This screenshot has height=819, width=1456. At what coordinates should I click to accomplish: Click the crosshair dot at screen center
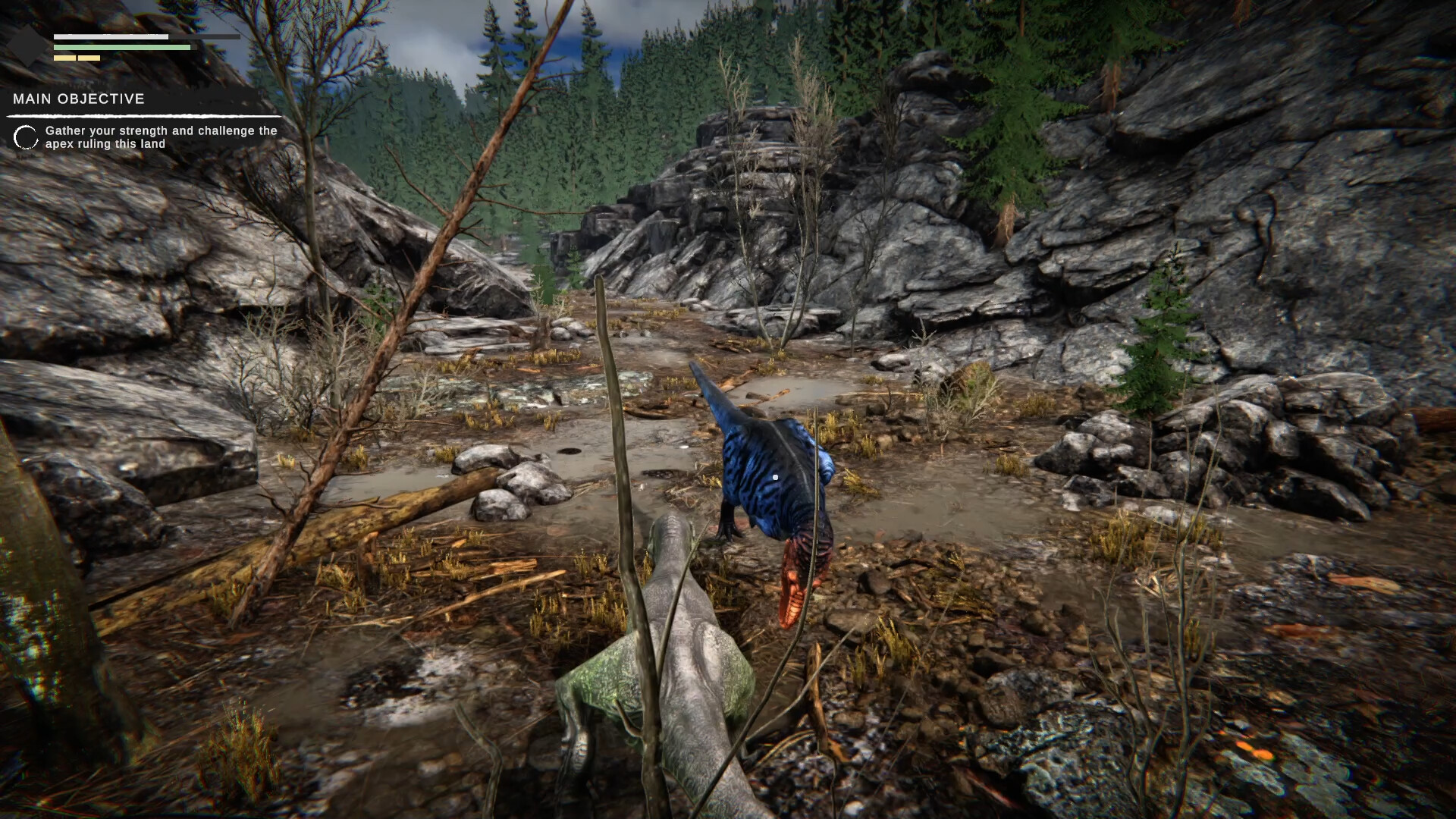(x=775, y=477)
